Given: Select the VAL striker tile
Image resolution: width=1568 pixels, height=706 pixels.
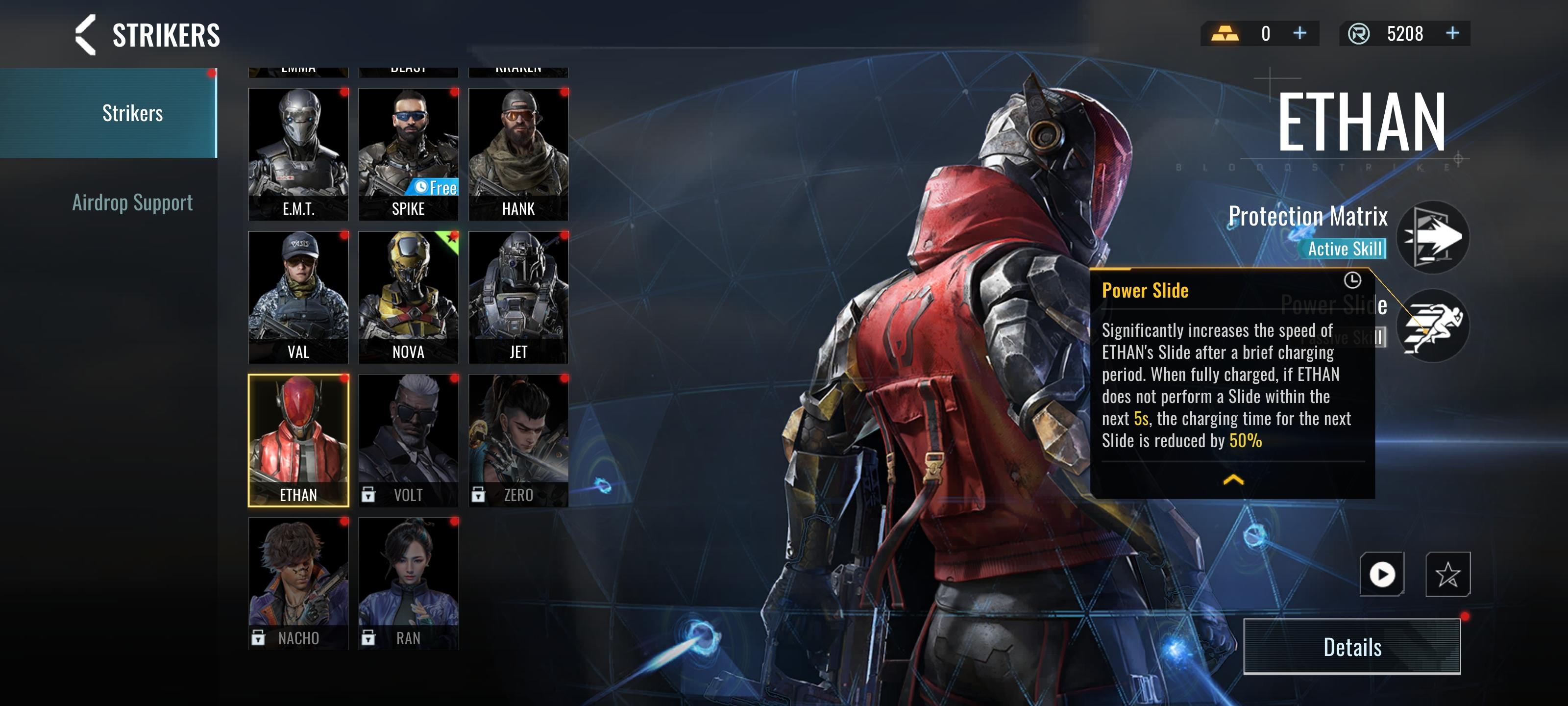Looking at the screenshot, I should [x=298, y=297].
